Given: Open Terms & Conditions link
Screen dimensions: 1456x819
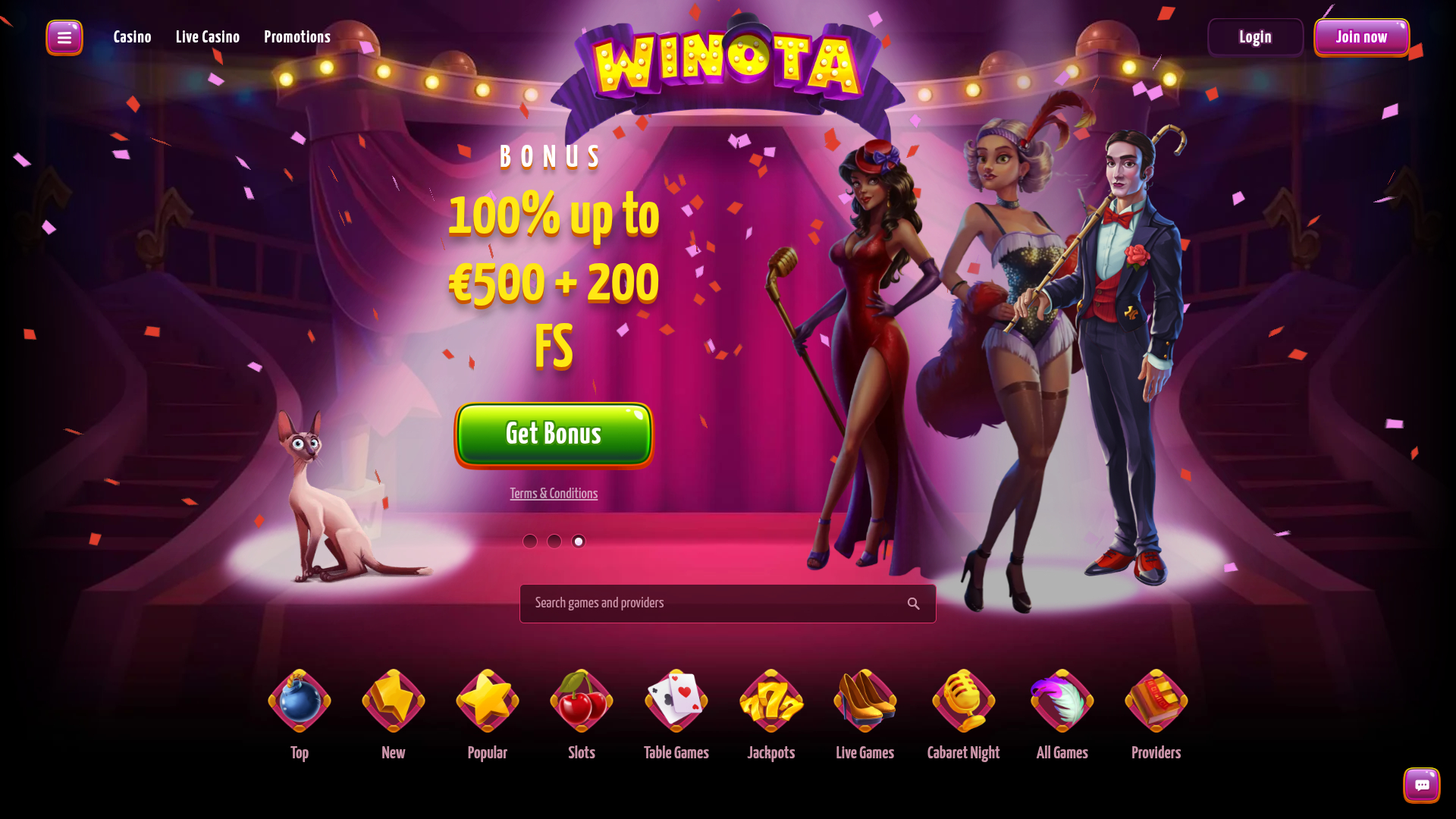Looking at the screenshot, I should 553,493.
